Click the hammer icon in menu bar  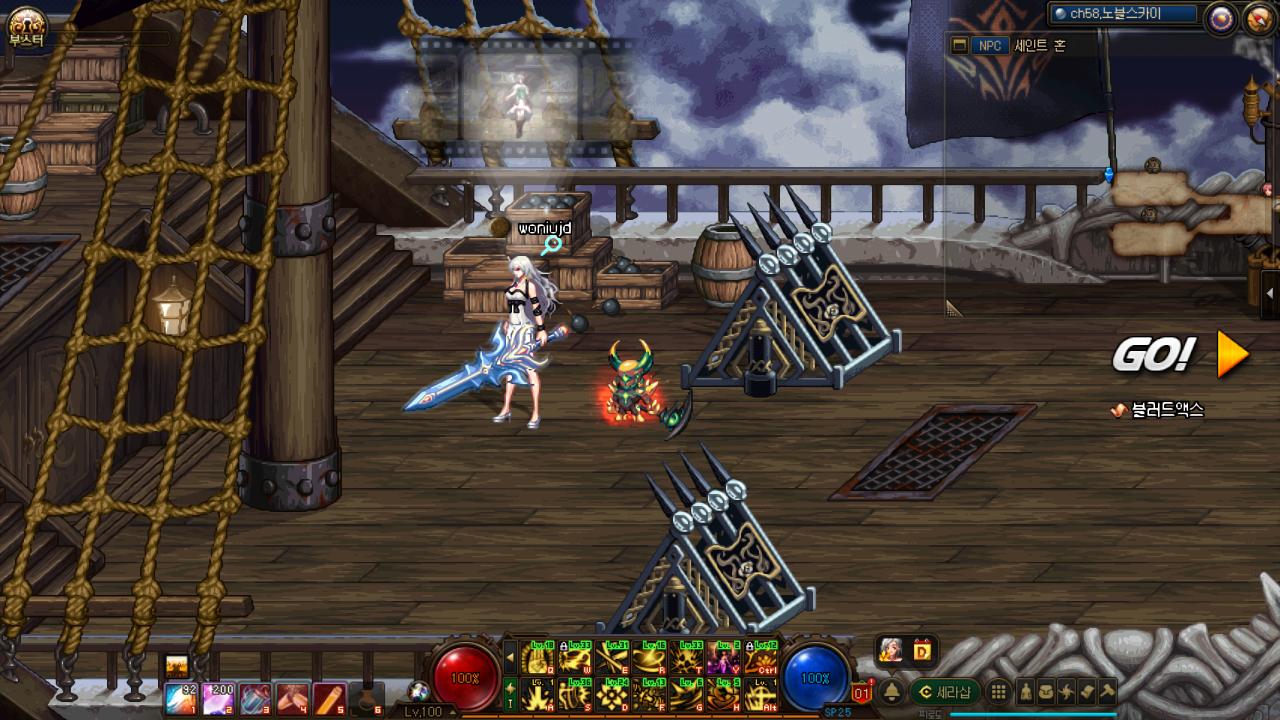click(1107, 692)
